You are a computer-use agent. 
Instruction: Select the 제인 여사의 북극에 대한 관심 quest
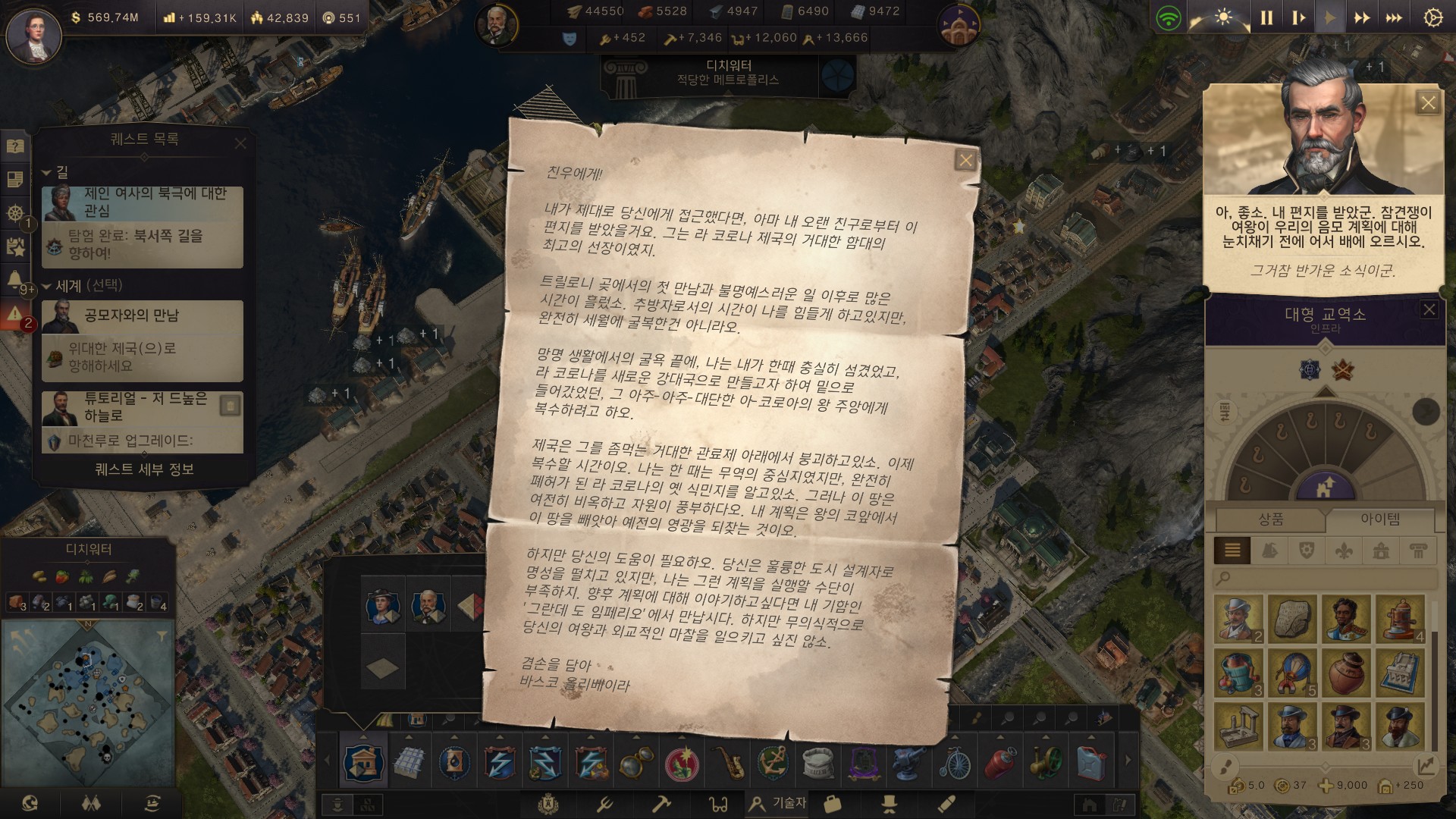tap(143, 203)
